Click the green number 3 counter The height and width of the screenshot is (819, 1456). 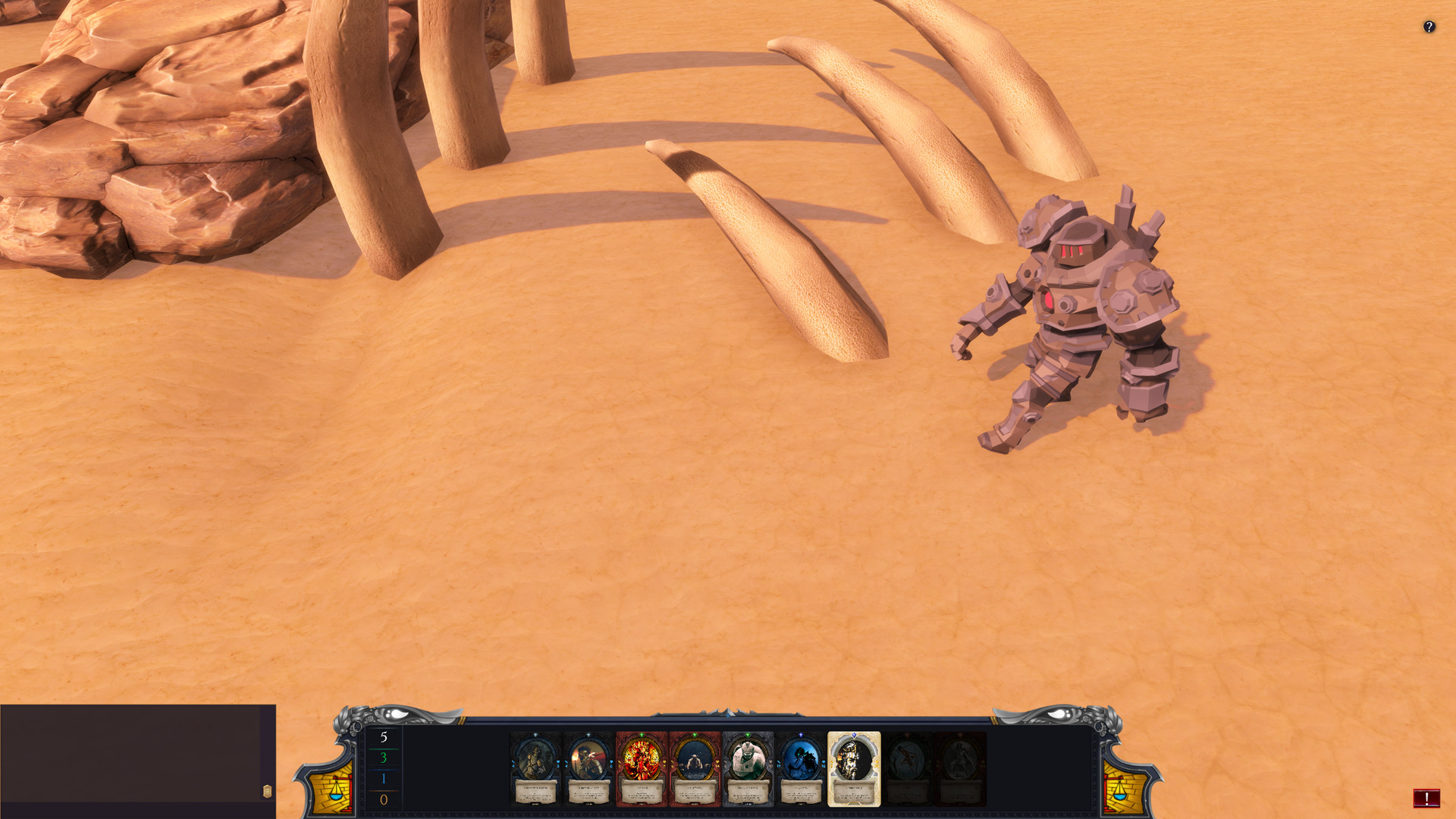coord(383,757)
